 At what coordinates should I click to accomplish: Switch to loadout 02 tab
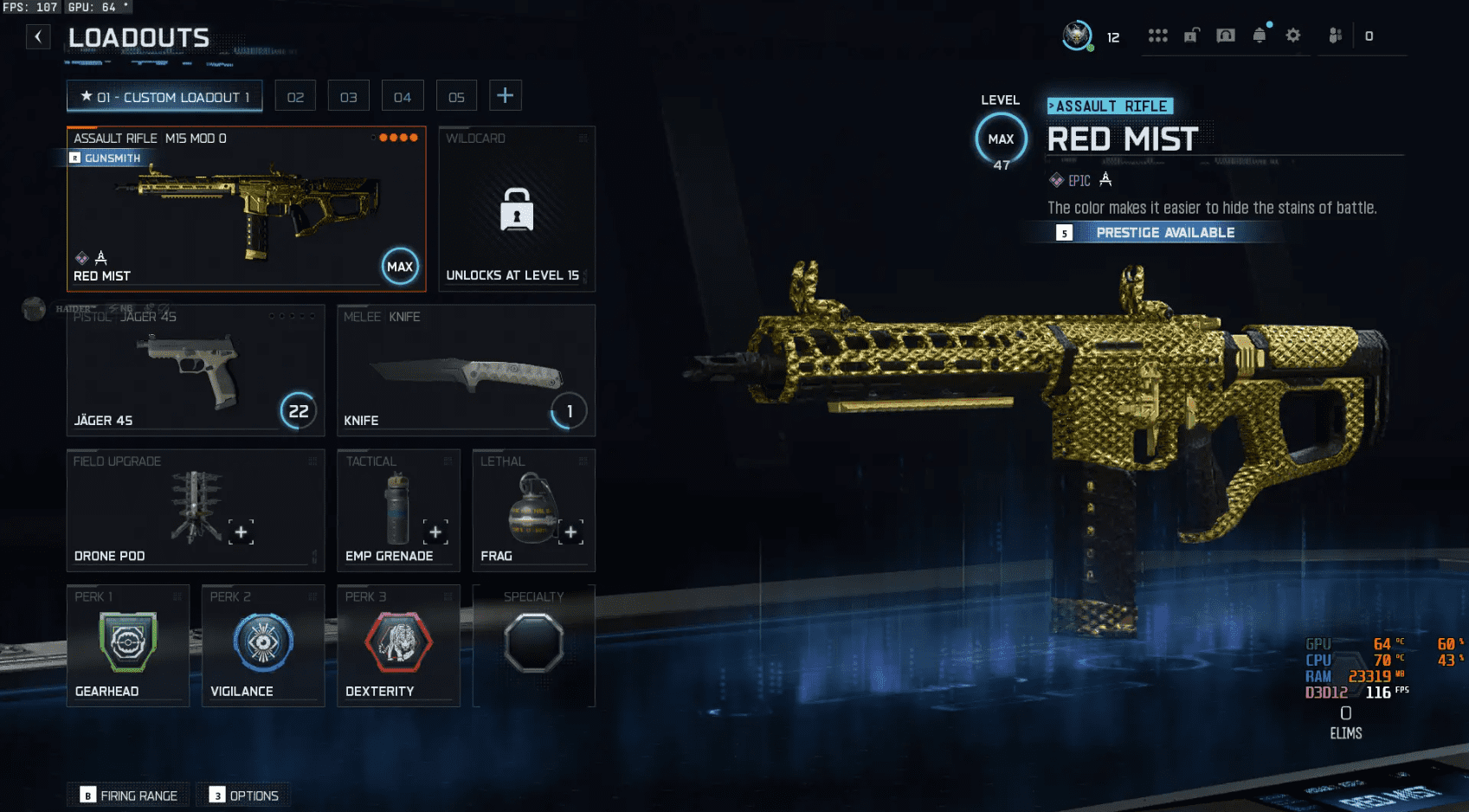tap(295, 97)
